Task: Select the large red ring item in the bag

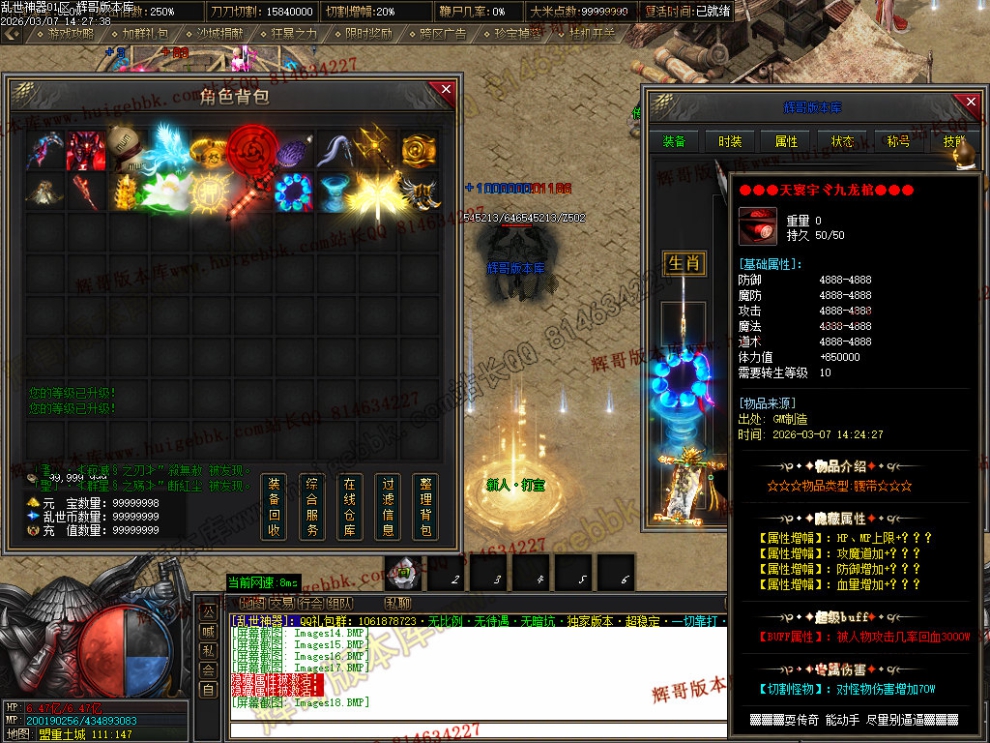Action: [250, 152]
